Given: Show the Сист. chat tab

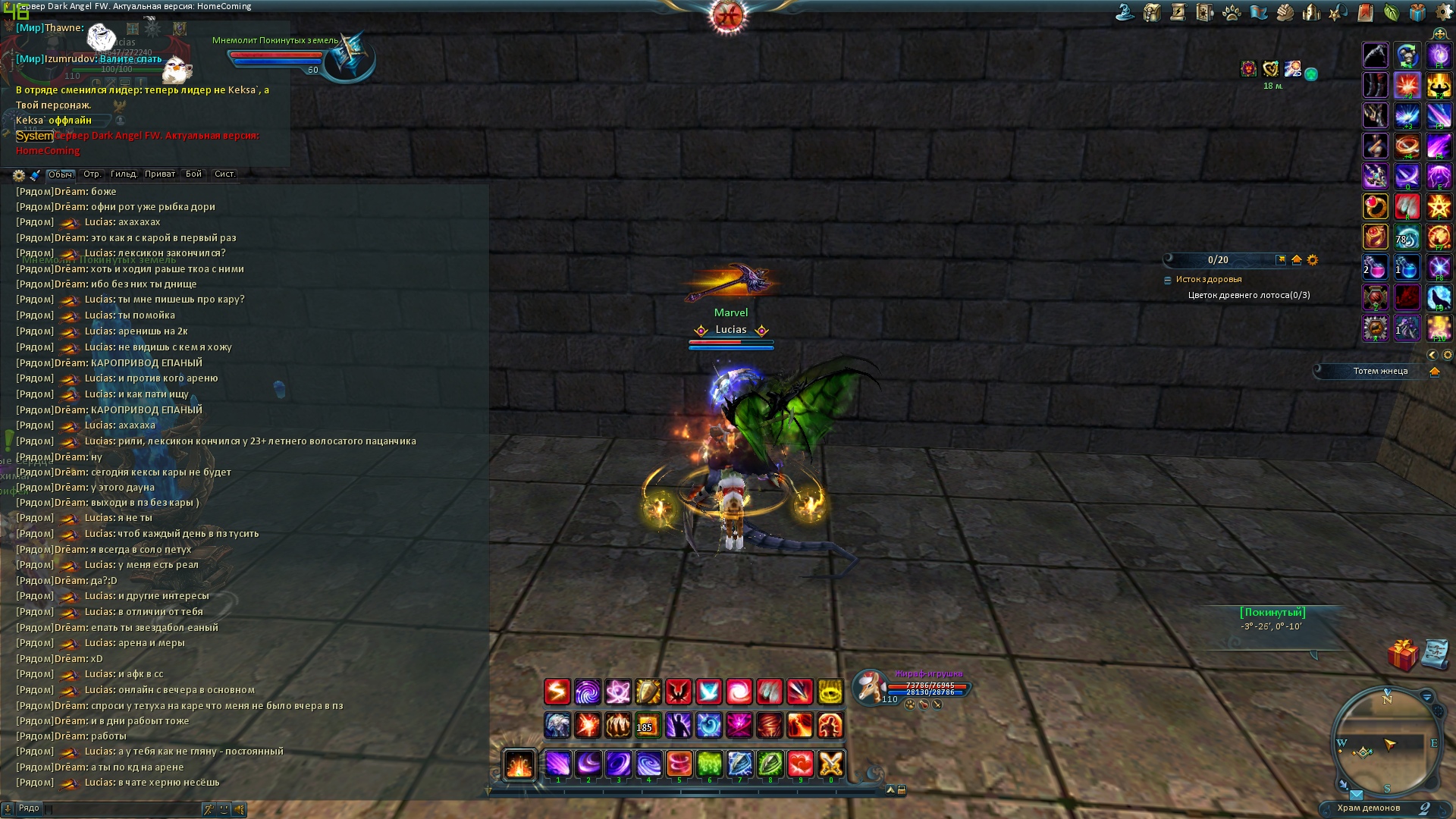Looking at the screenshot, I should (x=224, y=174).
